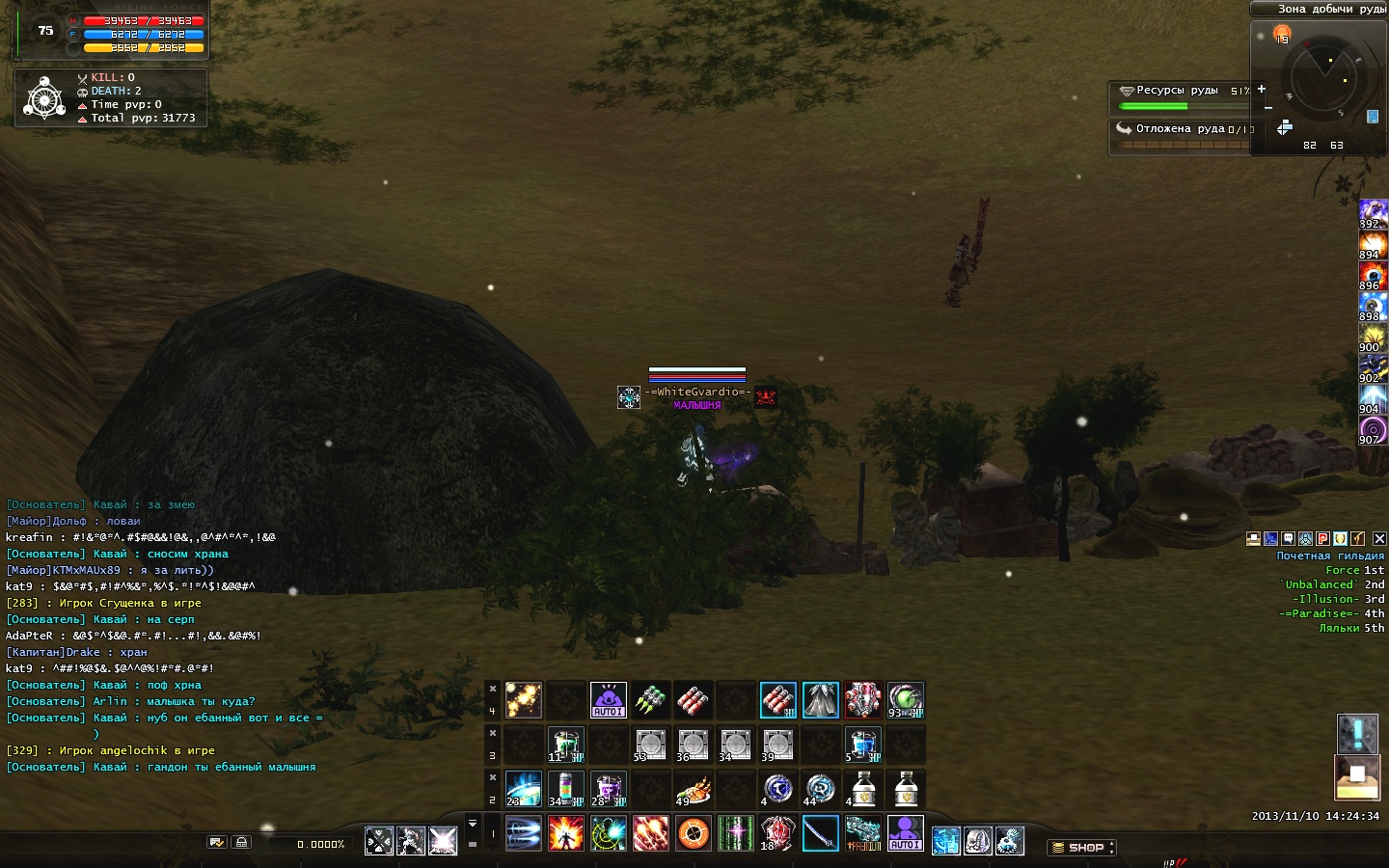Zoom out the minimap with minus button
The width and height of the screenshot is (1389, 868).
pos(1268,108)
